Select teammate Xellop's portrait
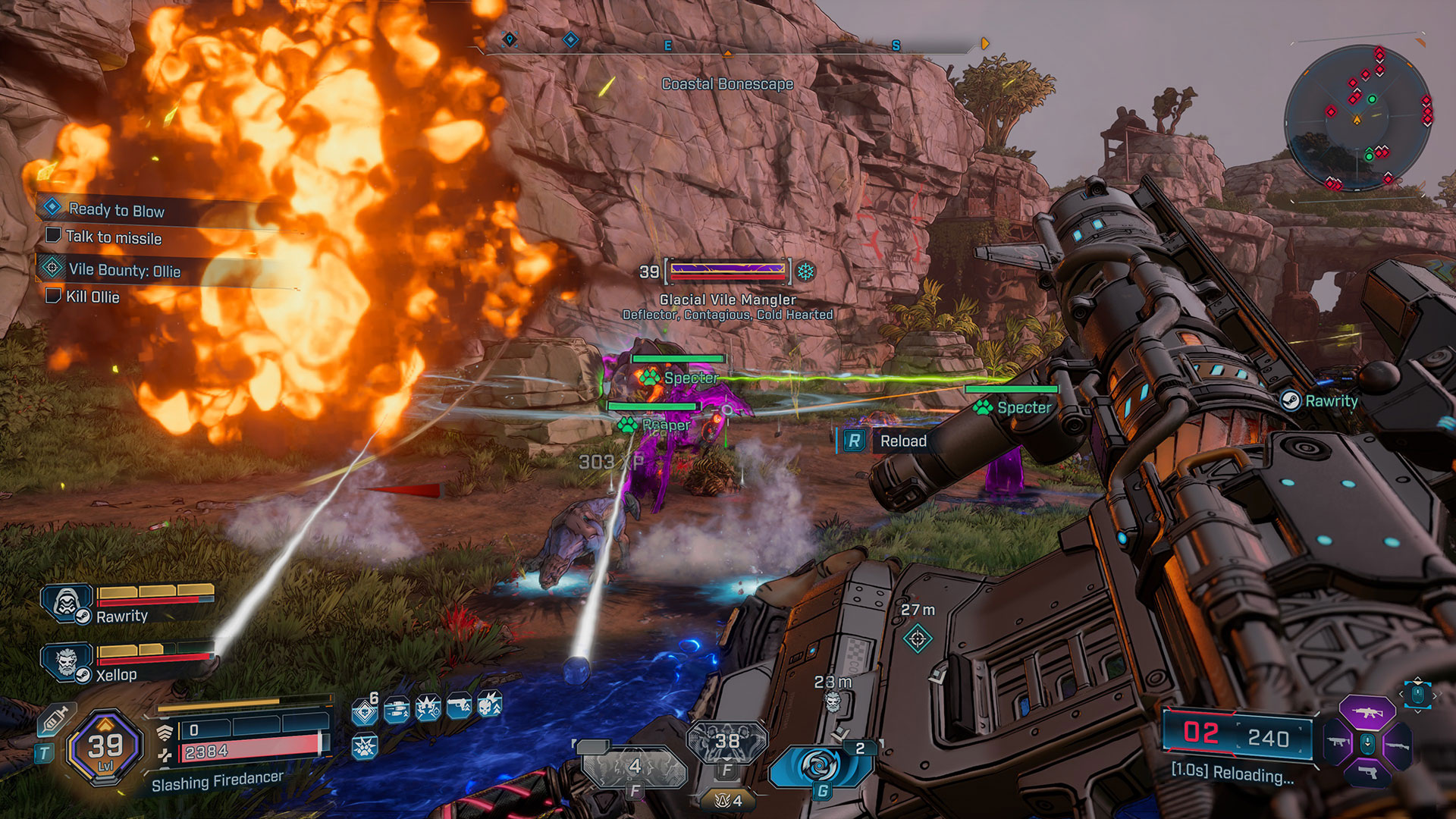 (67, 662)
